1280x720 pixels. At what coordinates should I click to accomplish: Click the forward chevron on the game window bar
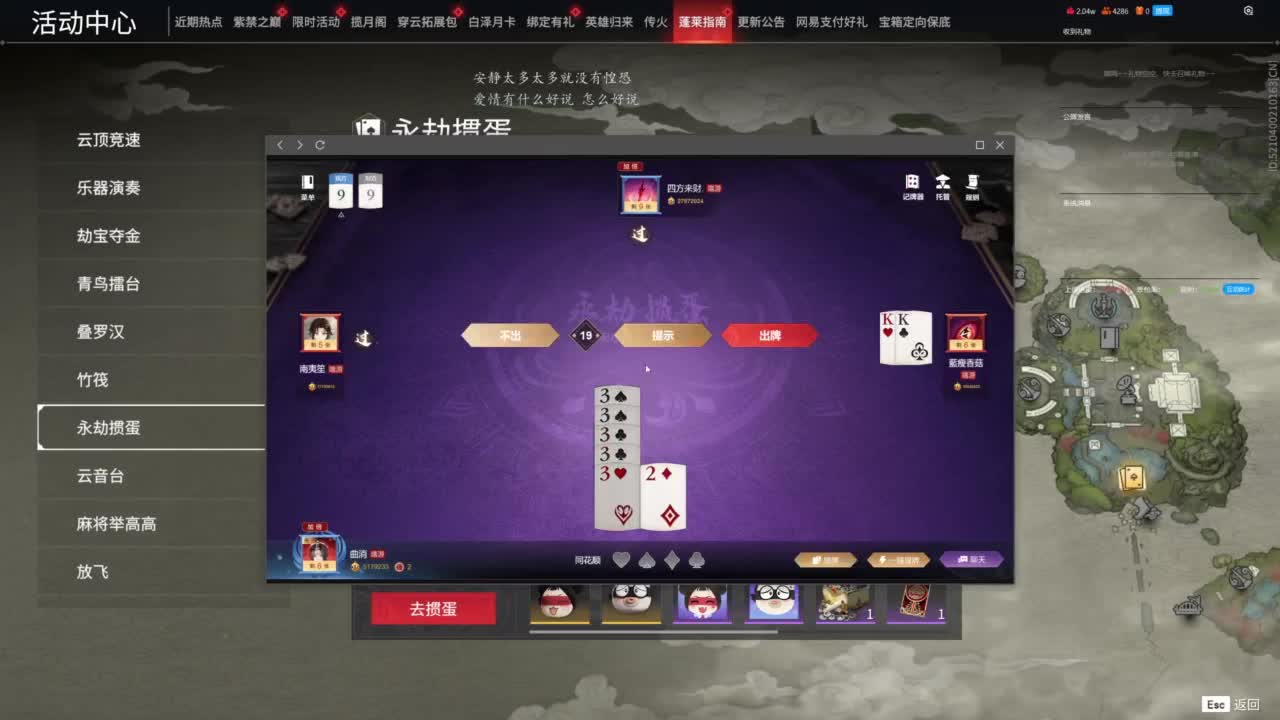(298, 144)
